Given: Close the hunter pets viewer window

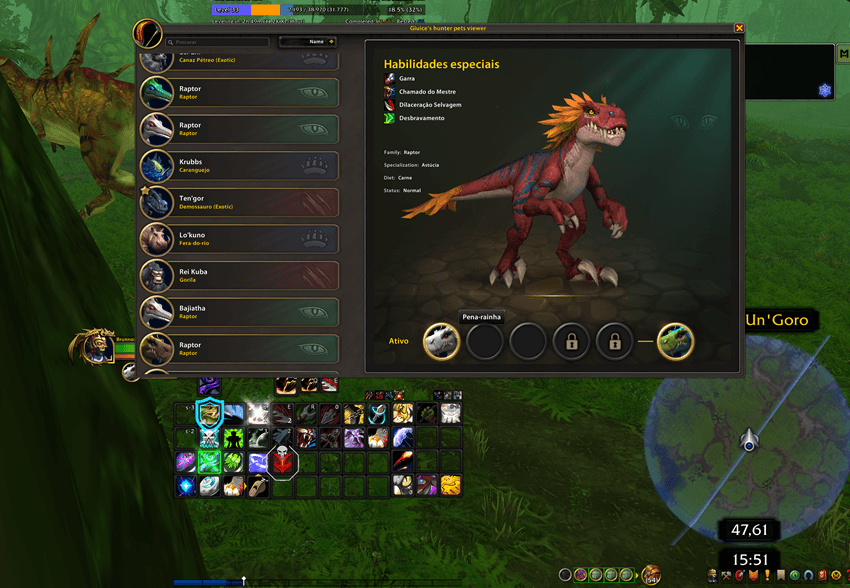Looking at the screenshot, I should pos(739,28).
